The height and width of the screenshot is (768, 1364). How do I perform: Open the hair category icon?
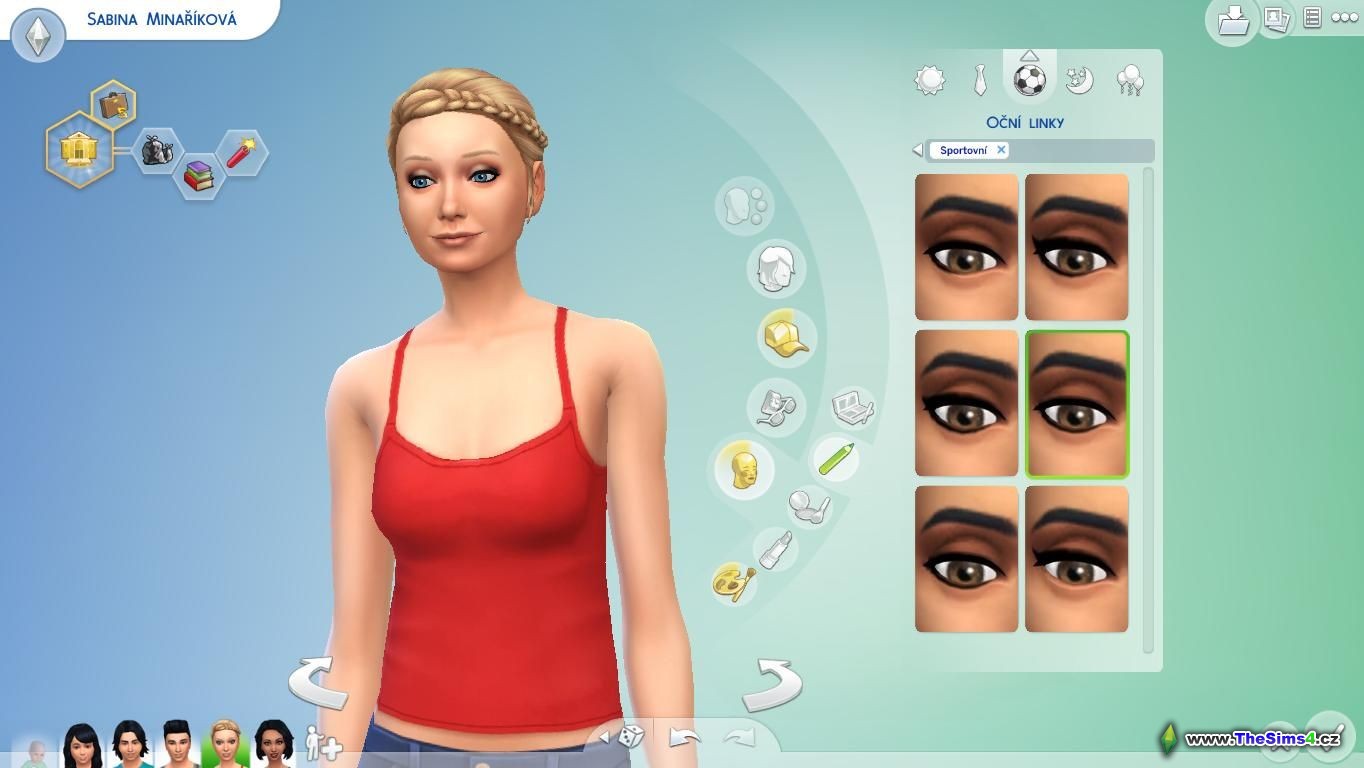(x=775, y=268)
